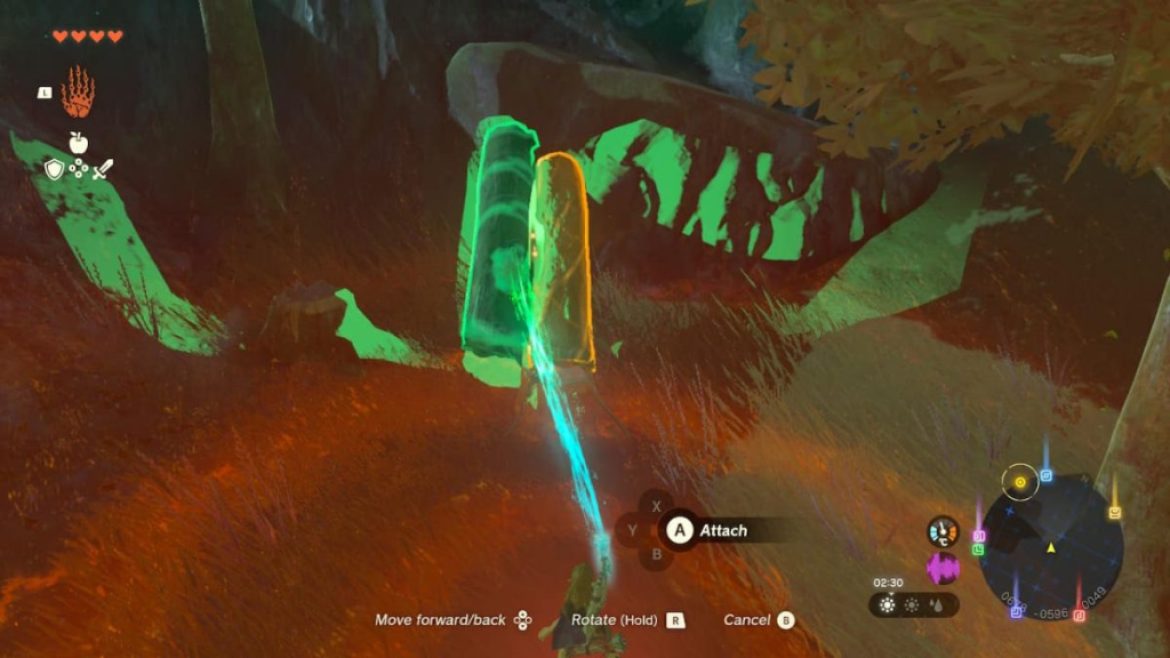The width and height of the screenshot is (1170, 658).
Task: Click the red stamp marker on minimap
Action: pos(1079,615)
